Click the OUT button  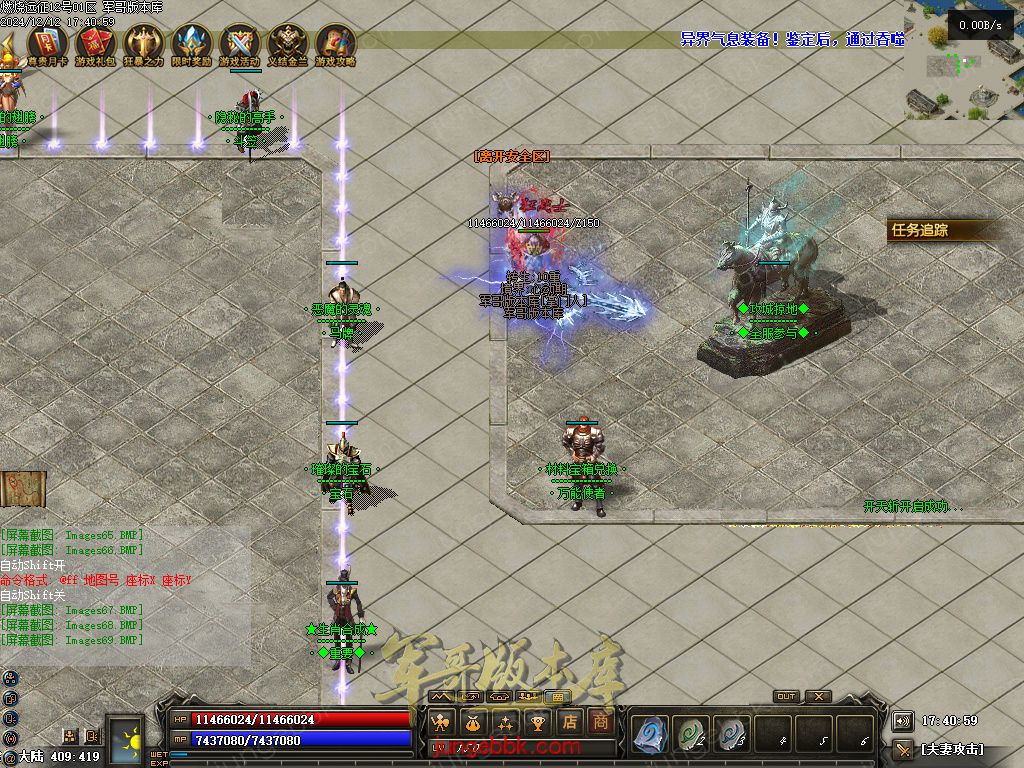[x=786, y=696]
